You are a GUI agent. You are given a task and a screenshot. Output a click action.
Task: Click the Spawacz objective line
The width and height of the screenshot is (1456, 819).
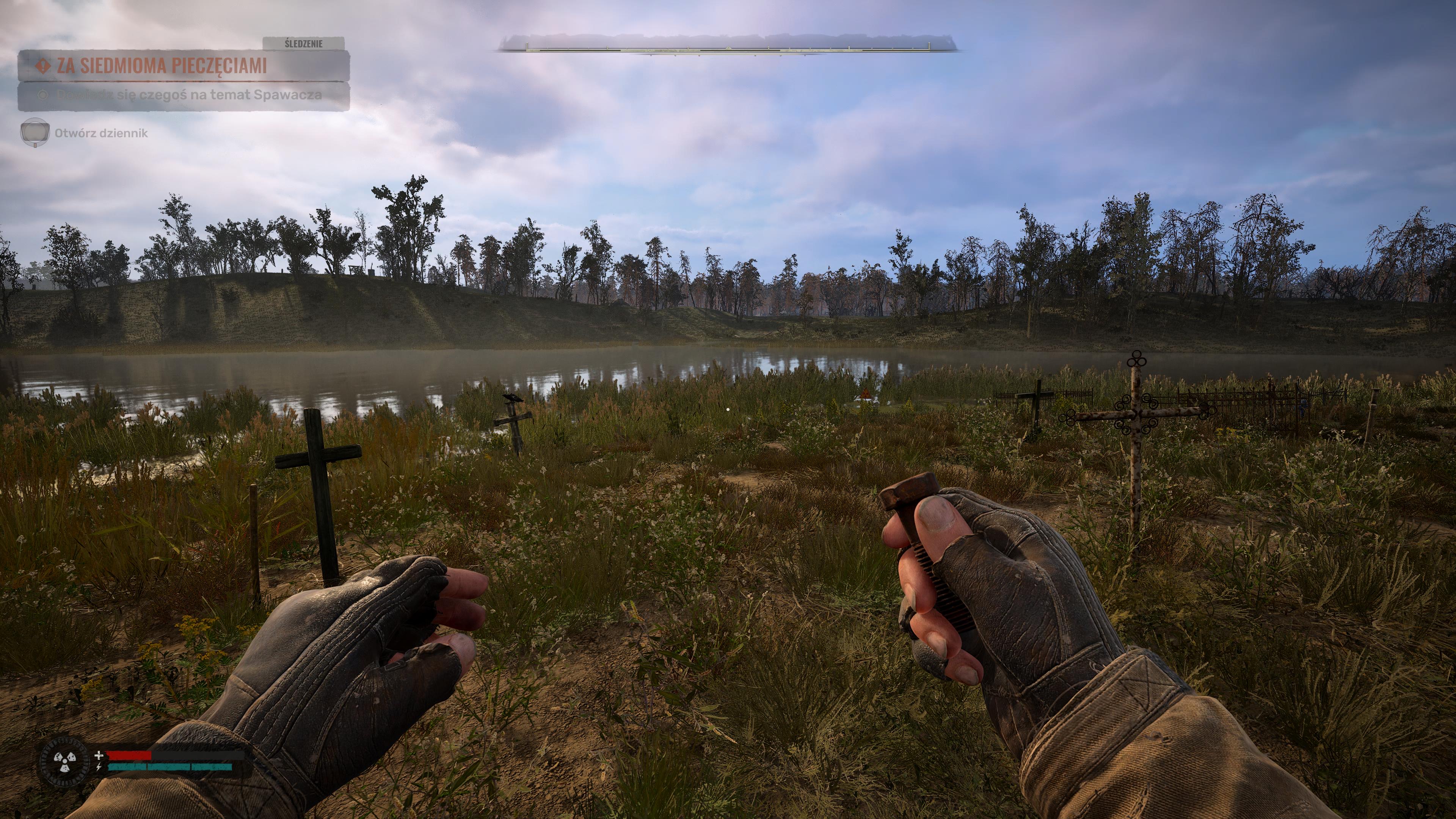(189, 95)
